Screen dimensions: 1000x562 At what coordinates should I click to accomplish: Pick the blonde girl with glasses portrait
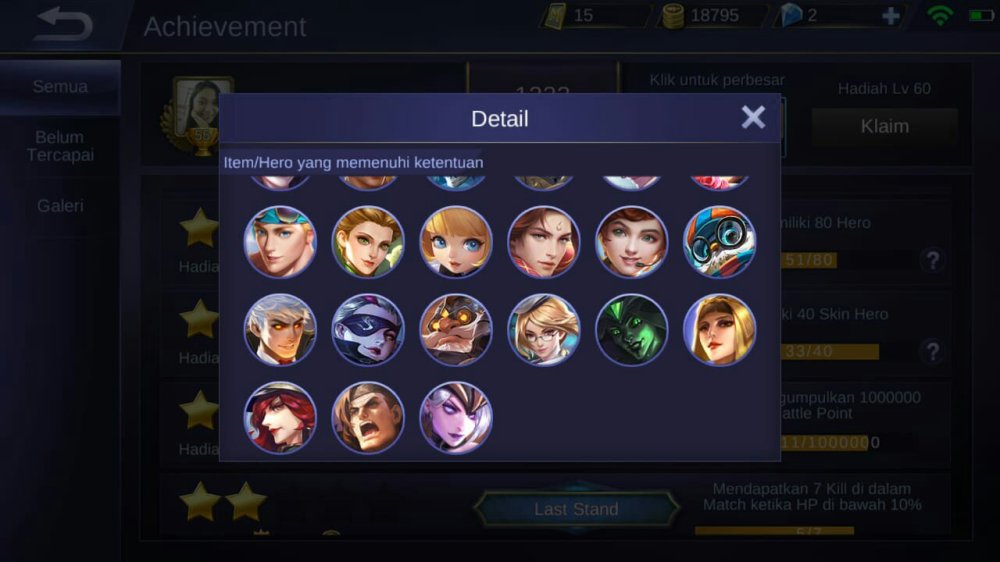[543, 330]
